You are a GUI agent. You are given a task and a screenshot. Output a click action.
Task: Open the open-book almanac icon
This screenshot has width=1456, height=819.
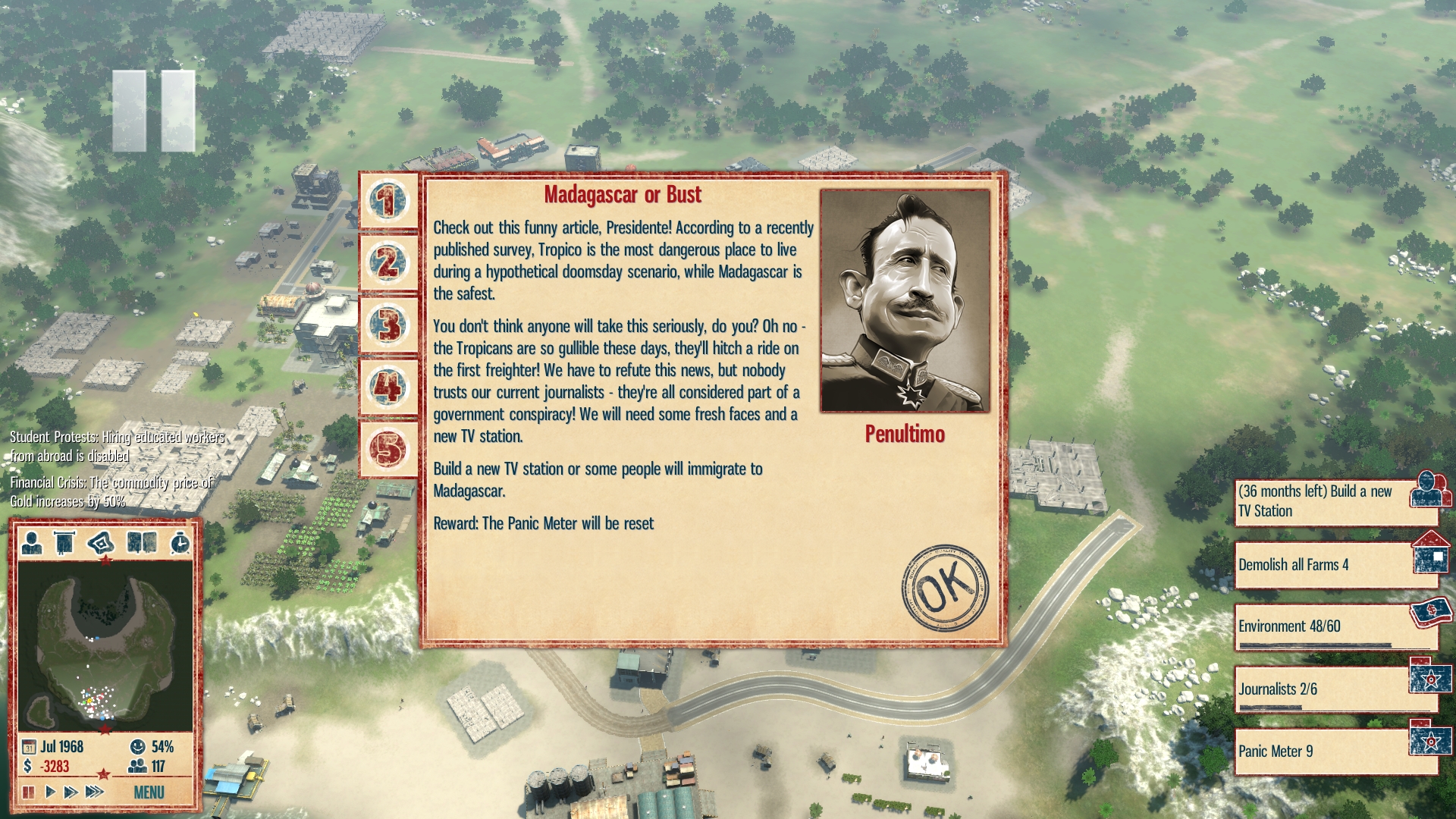pyautogui.click(x=142, y=543)
